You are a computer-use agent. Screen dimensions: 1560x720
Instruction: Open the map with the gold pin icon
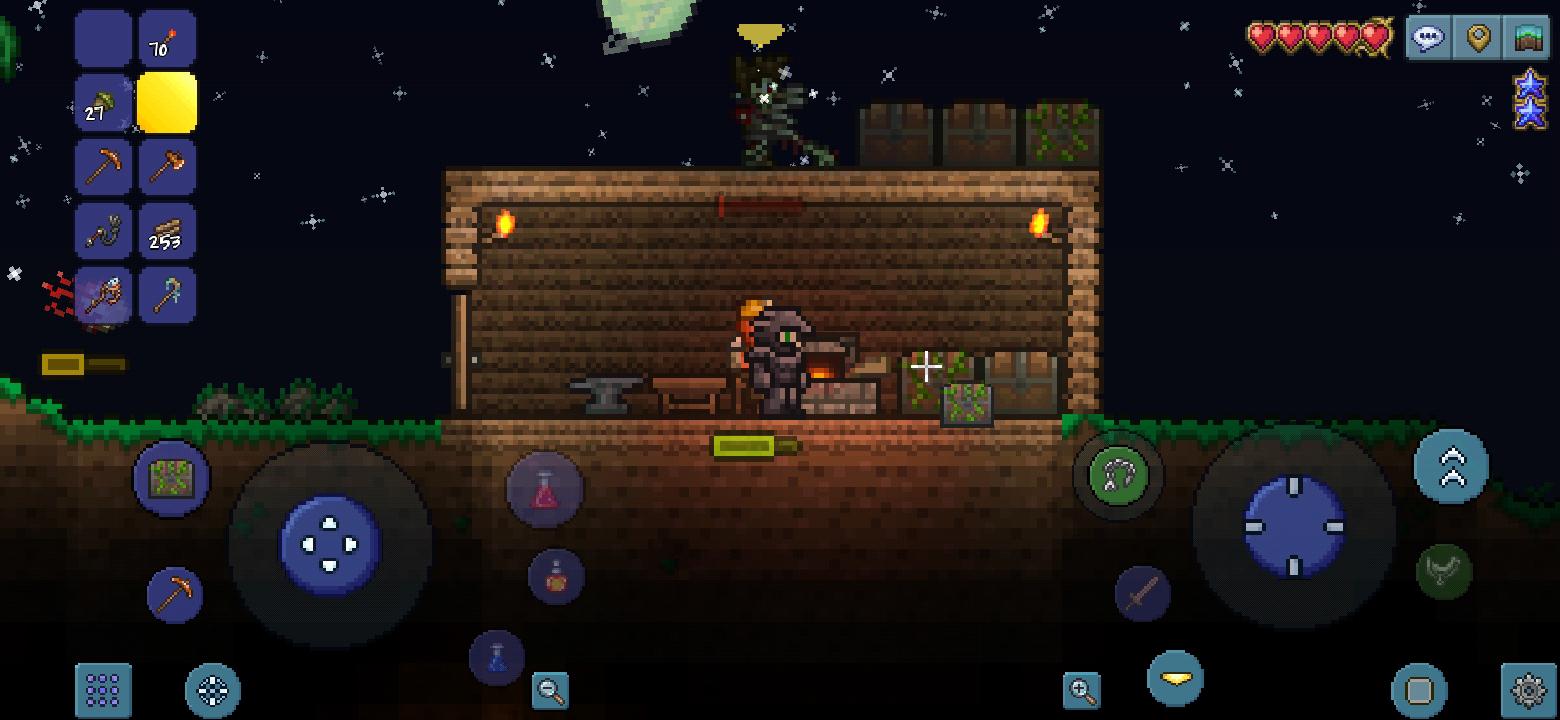1476,37
